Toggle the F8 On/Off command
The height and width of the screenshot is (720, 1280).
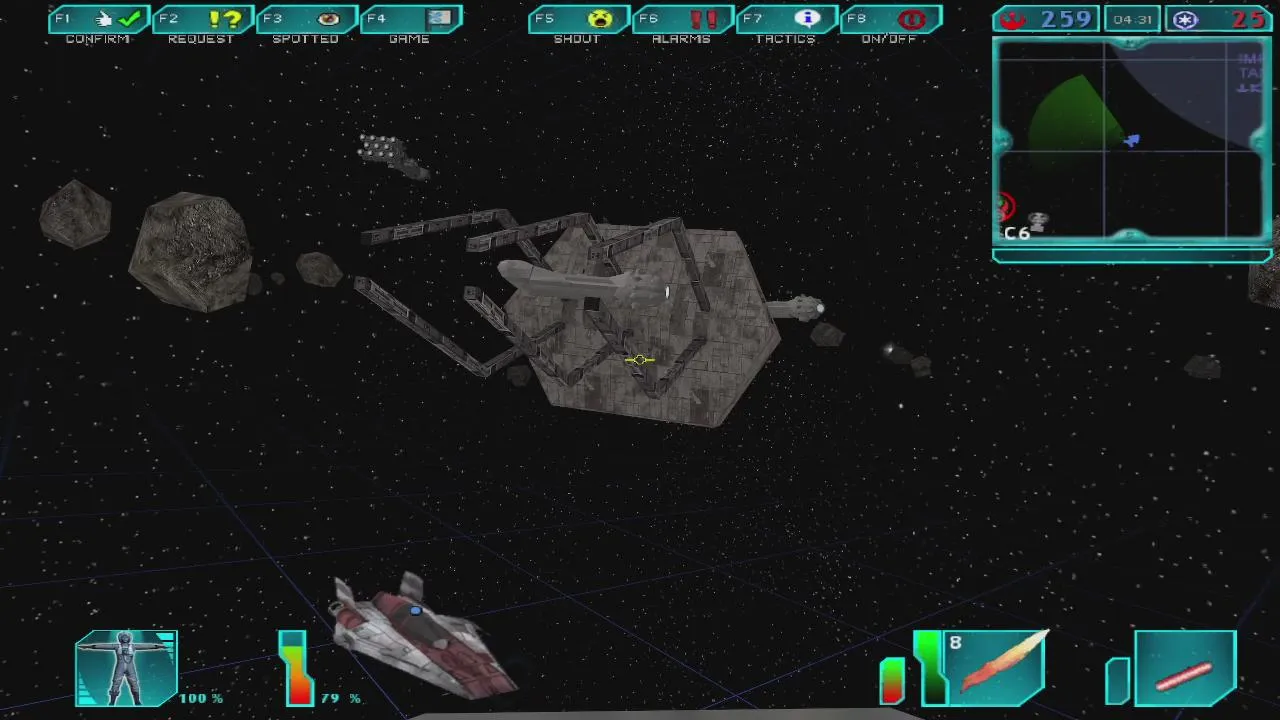pyautogui.click(x=892, y=20)
